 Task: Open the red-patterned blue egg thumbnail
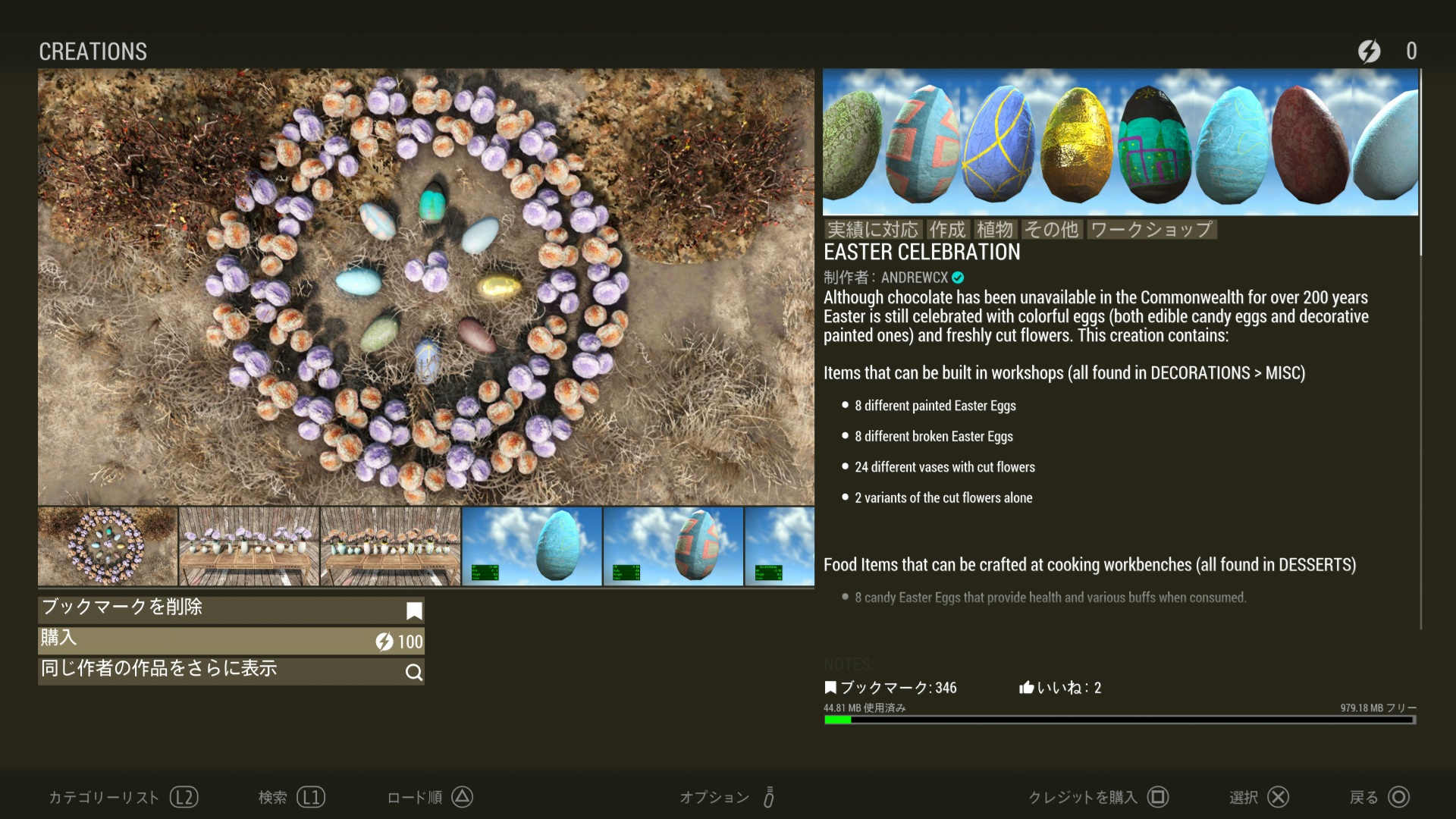point(673,546)
